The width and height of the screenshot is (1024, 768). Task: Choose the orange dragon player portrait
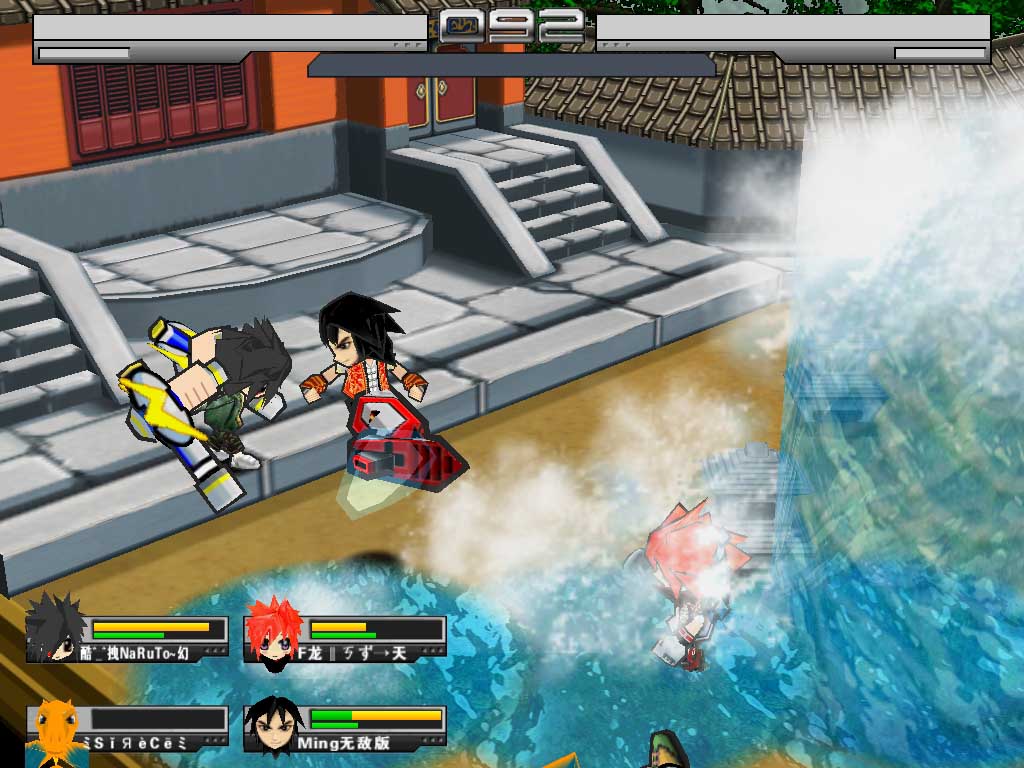point(55,730)
